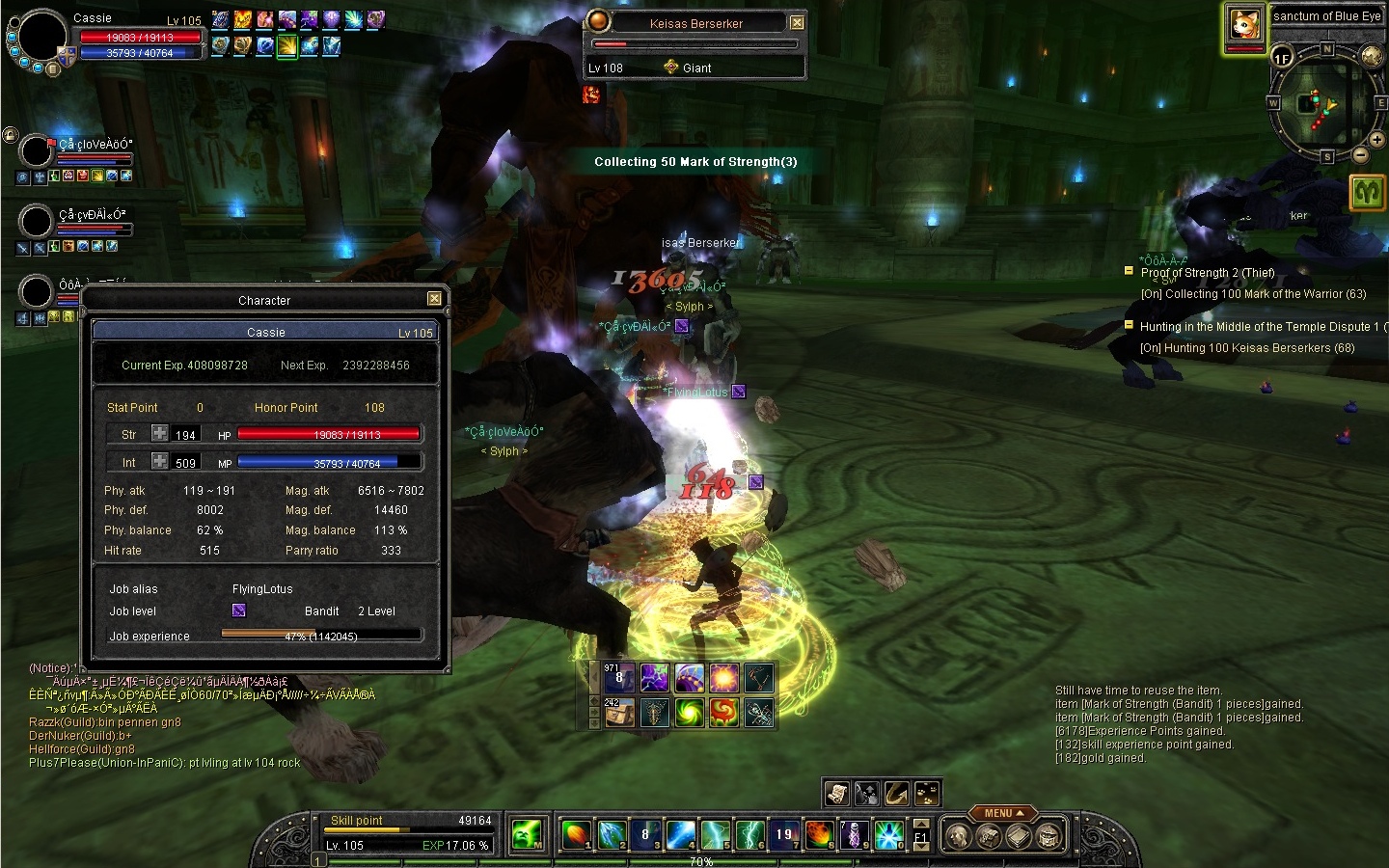The height and width of the screenshot is (868, 1389).
Task: Cast the orange sunburst skill
Action: pos(724,678)
